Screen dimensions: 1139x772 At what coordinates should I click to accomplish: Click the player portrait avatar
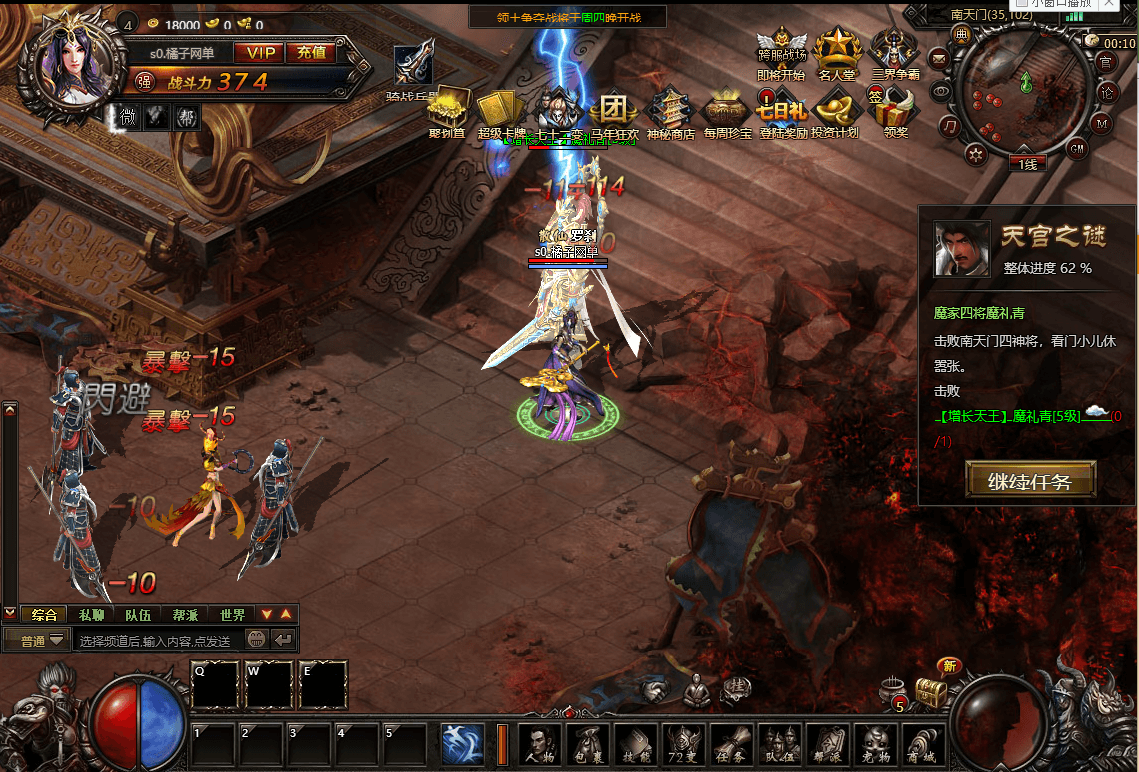coord(78,62)
